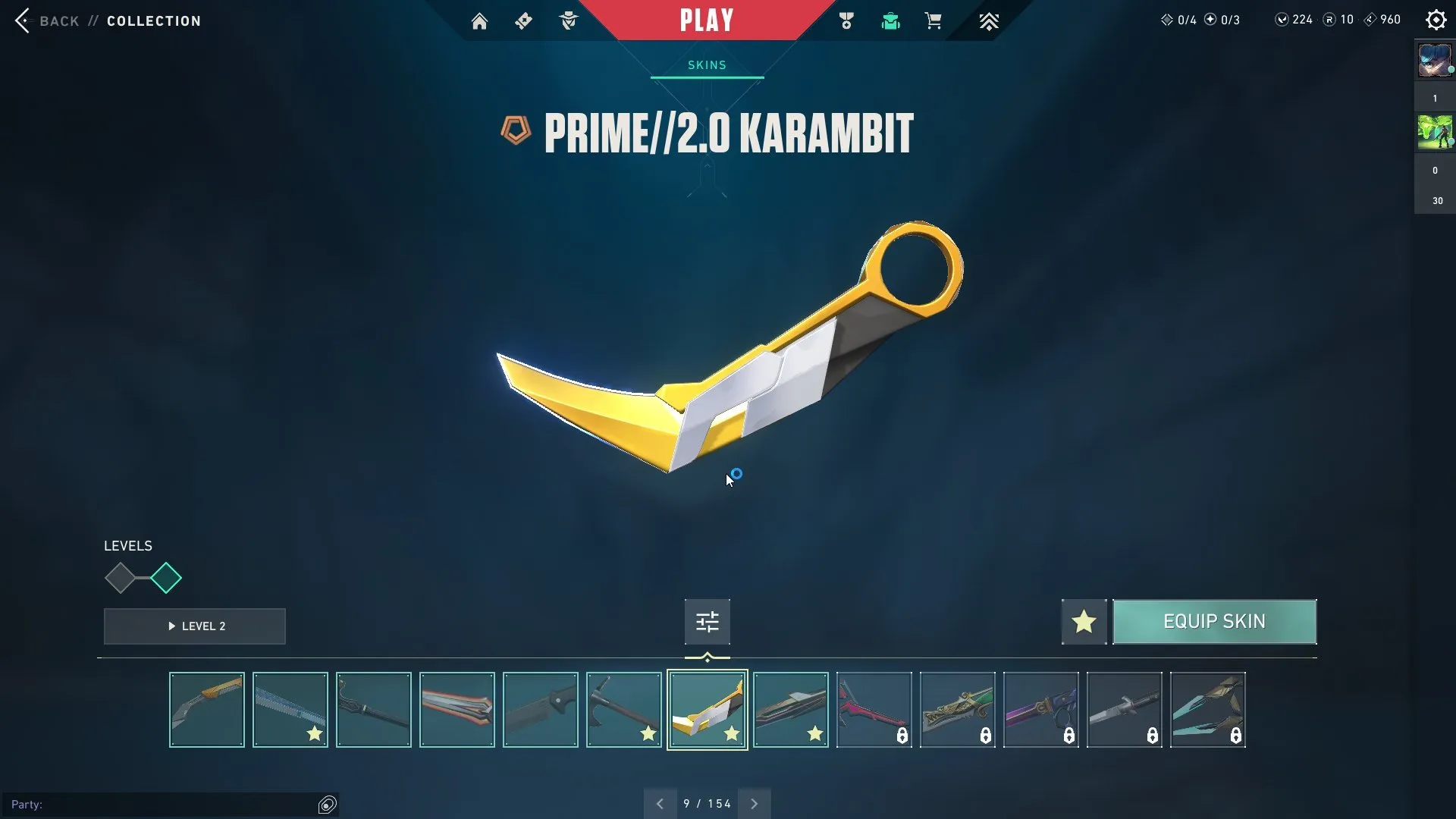The image size is (1456, 819).
Task: Switch to the Skins tab
Action: (x=706, y=65)
